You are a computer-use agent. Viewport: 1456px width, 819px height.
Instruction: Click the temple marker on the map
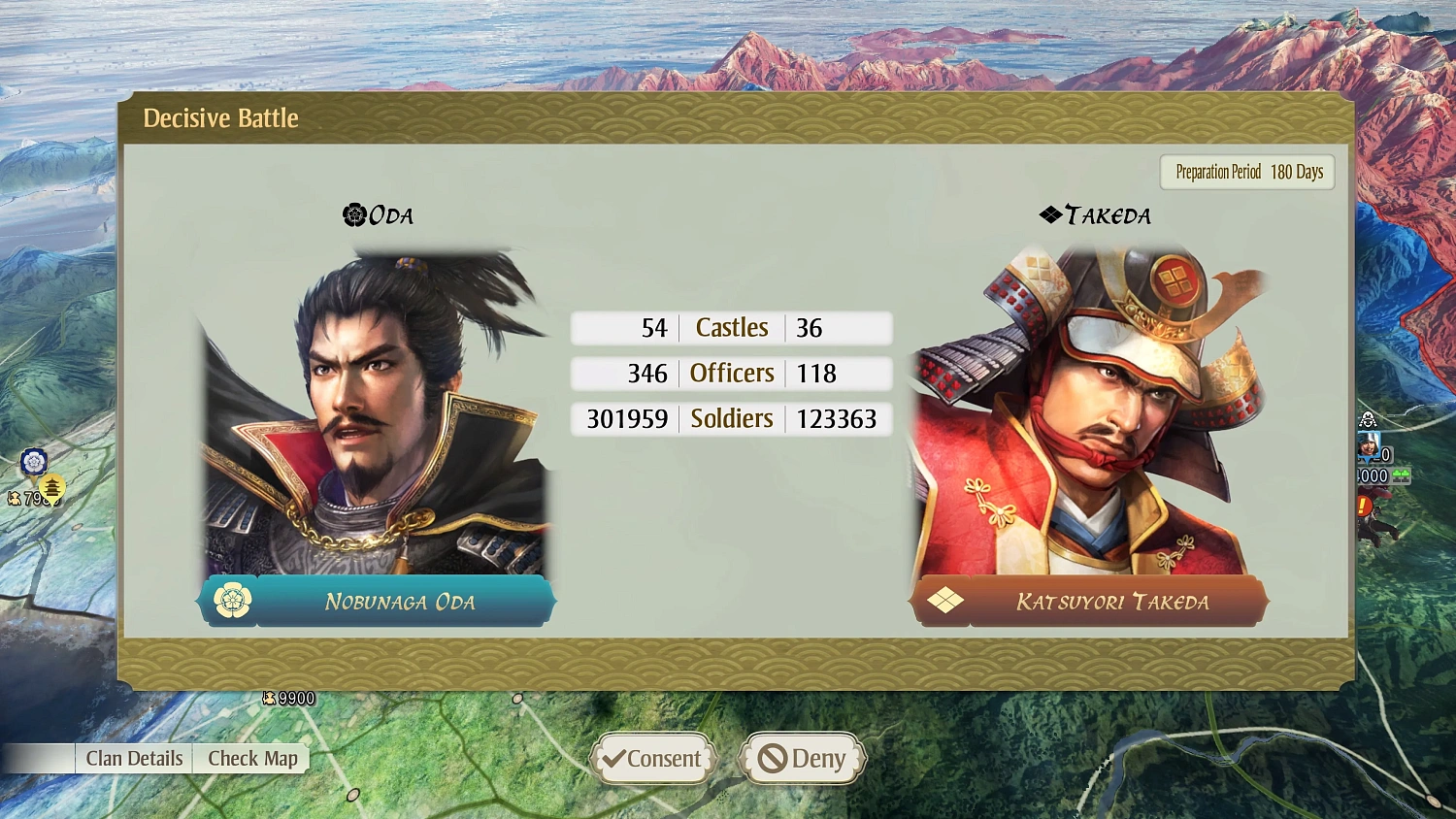click(51, 487)
